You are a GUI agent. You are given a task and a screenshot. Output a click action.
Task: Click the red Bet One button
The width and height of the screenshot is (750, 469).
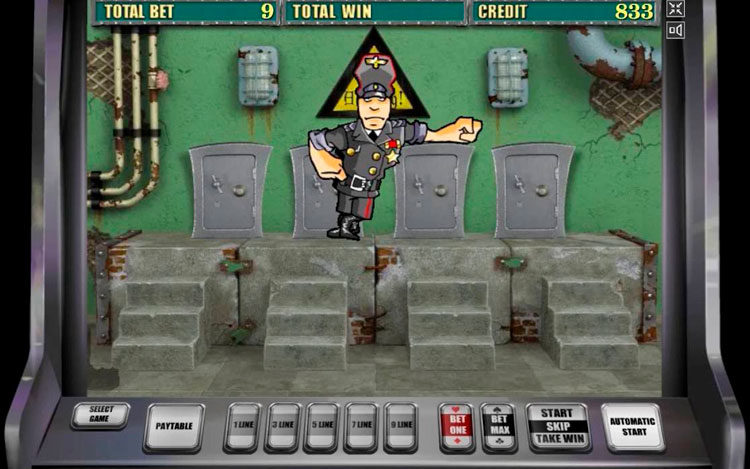pyautogui.click(x=457, y=427)
